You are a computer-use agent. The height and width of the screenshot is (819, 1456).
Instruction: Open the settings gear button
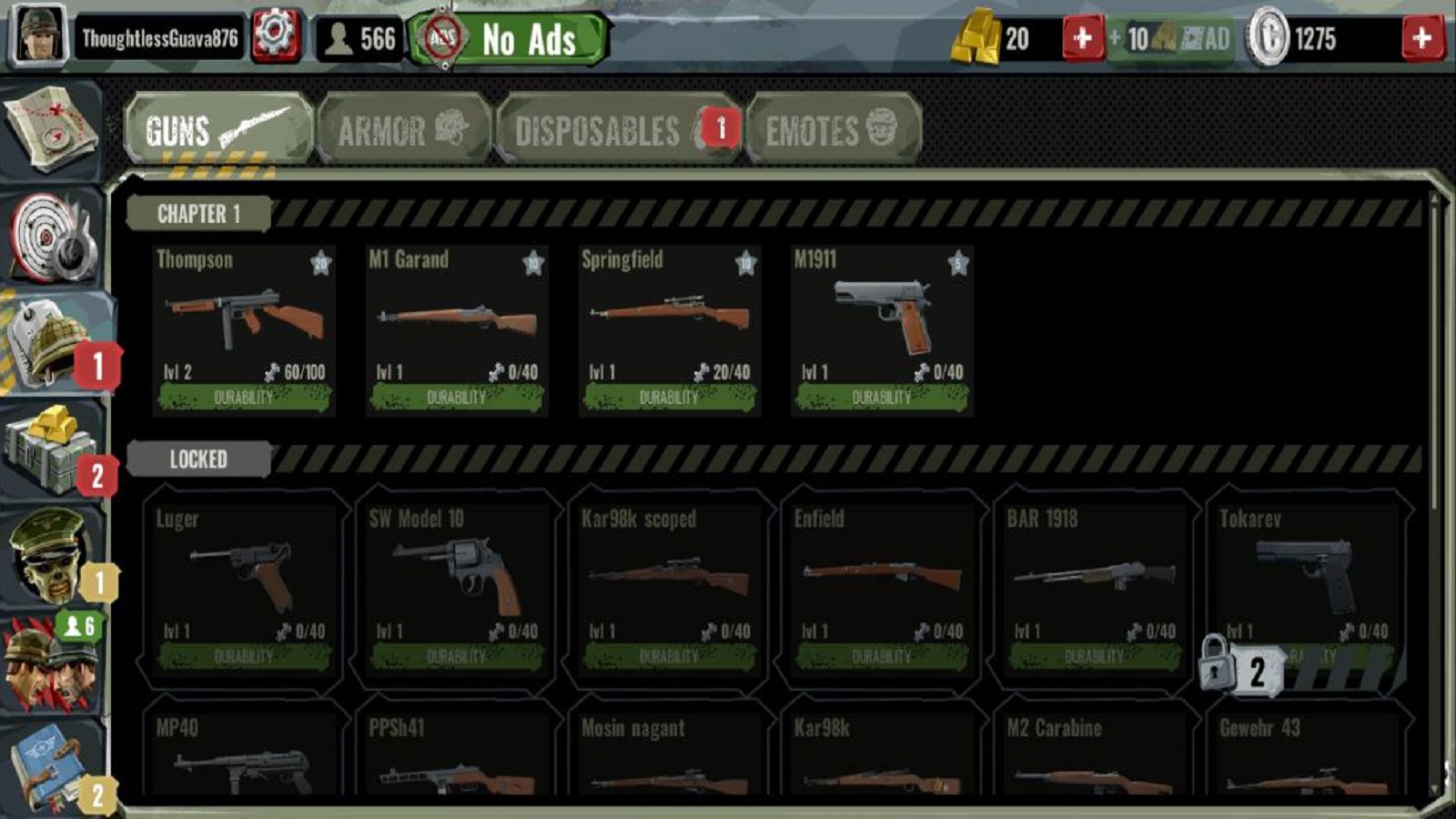(275, 37)
